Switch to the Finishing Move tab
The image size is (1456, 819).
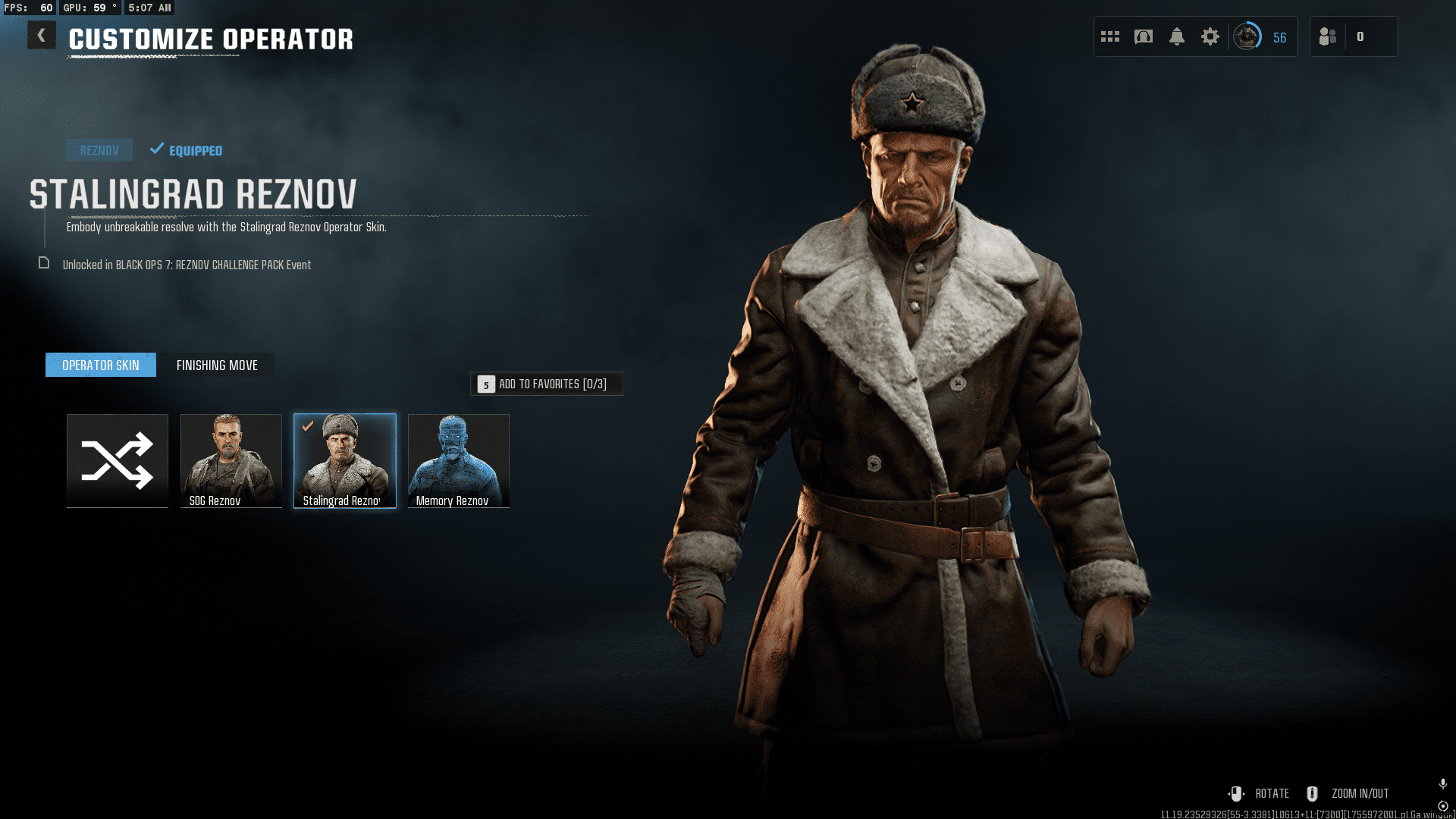coord(217,365)
